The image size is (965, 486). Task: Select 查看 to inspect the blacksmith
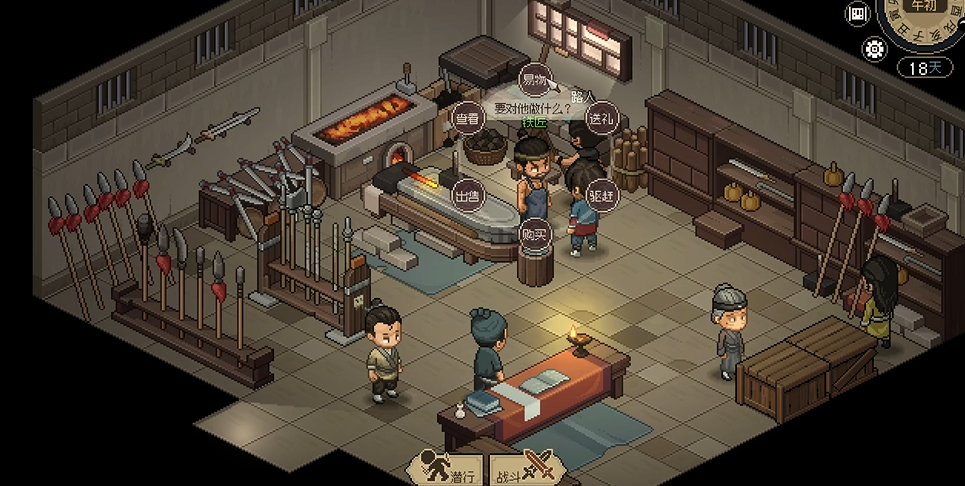(467, 118)
